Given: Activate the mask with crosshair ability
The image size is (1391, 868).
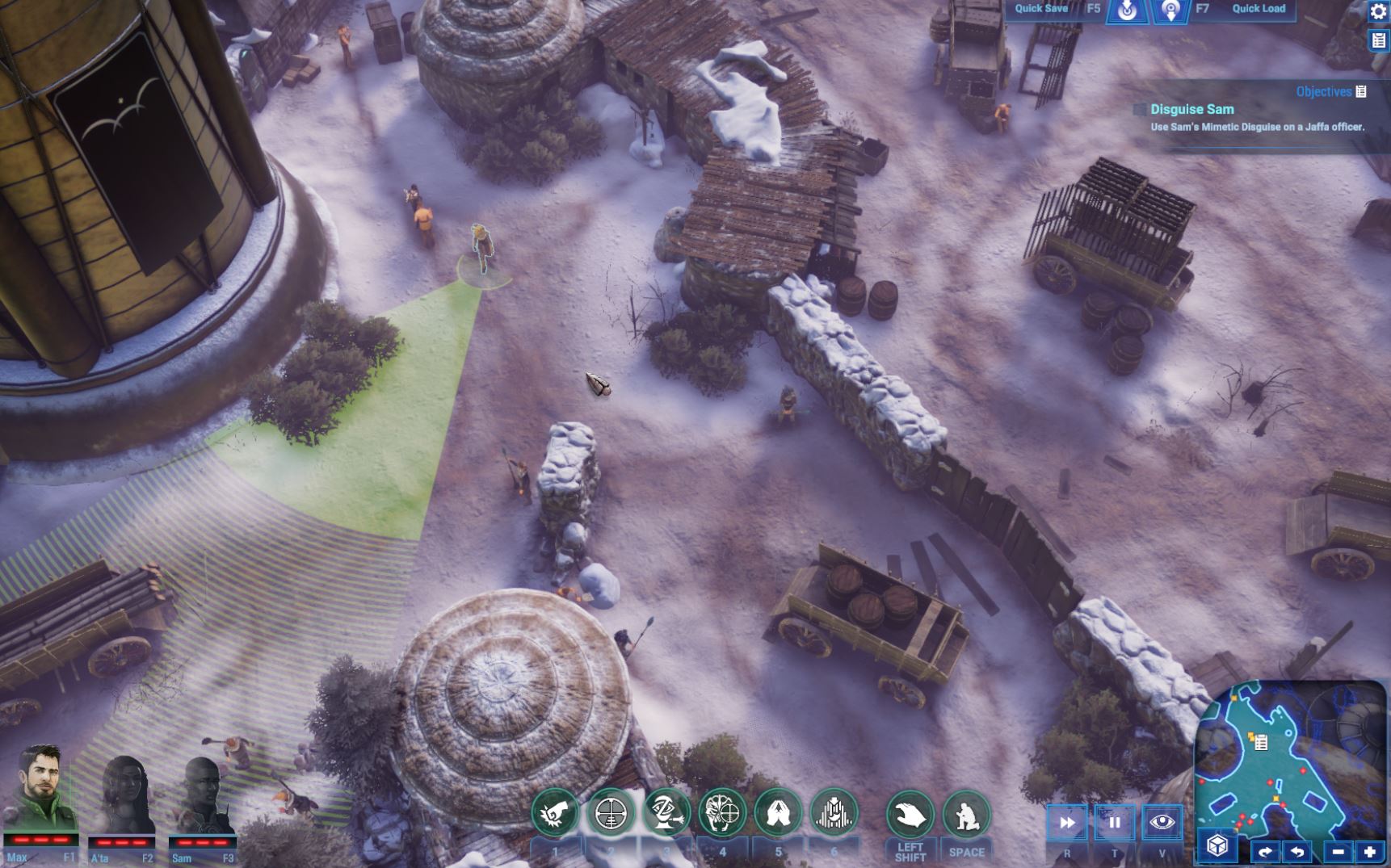Looking at the screenshot, I should (x=722, y=813).
